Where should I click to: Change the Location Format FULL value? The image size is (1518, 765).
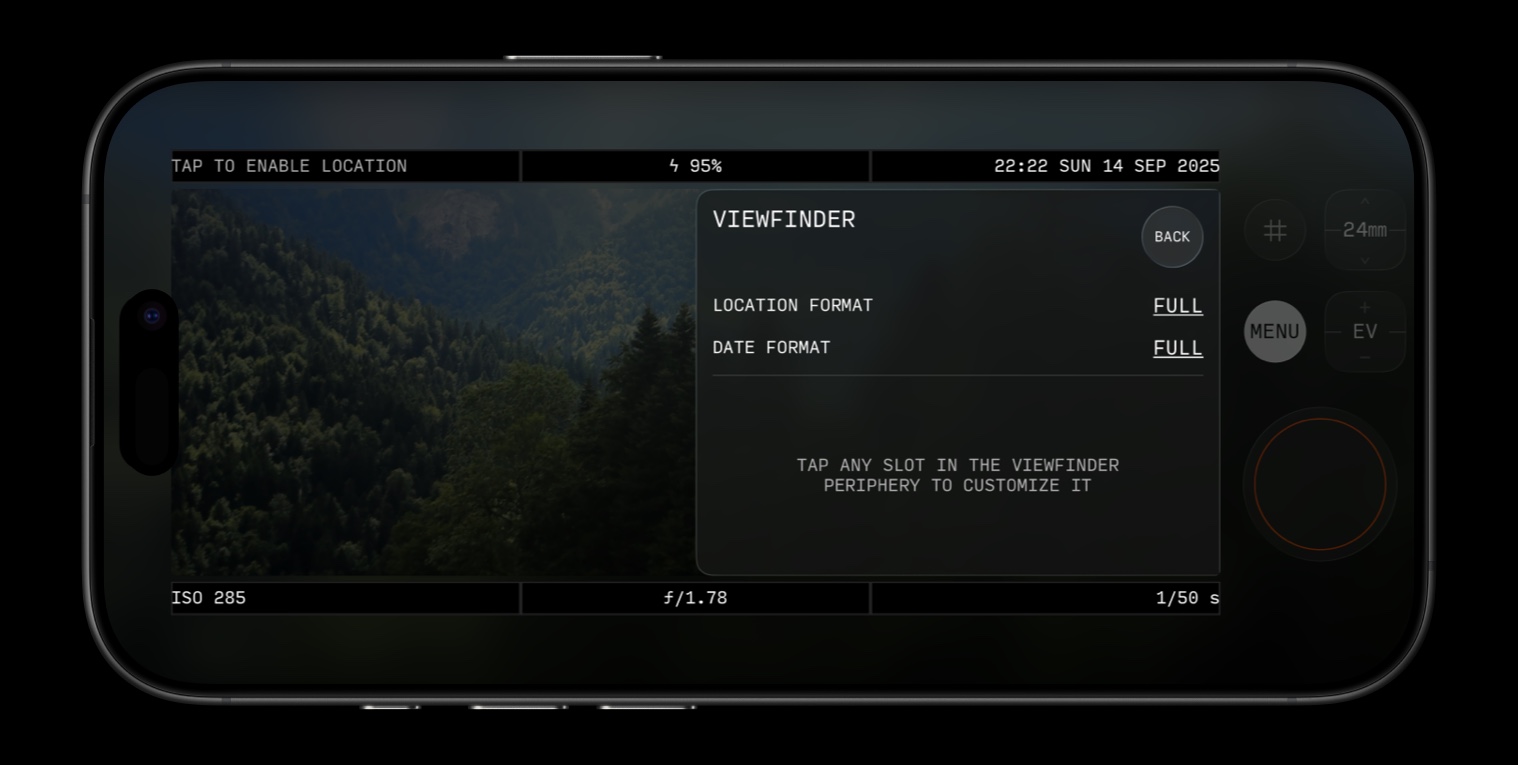point(1177,306)
